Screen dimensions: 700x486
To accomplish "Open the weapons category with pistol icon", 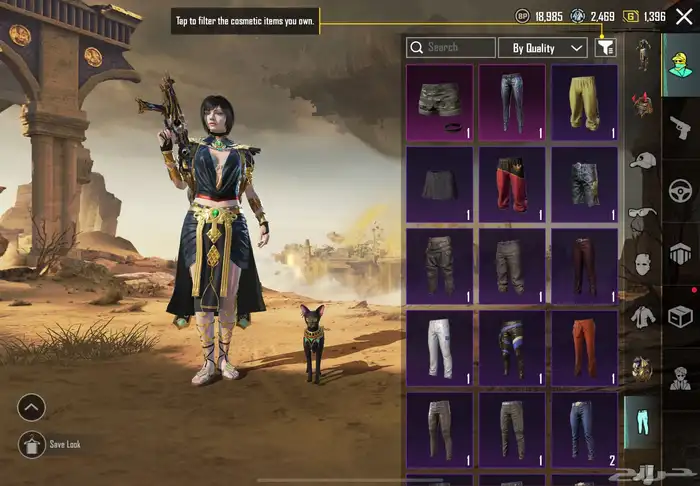I will (681, 126).
